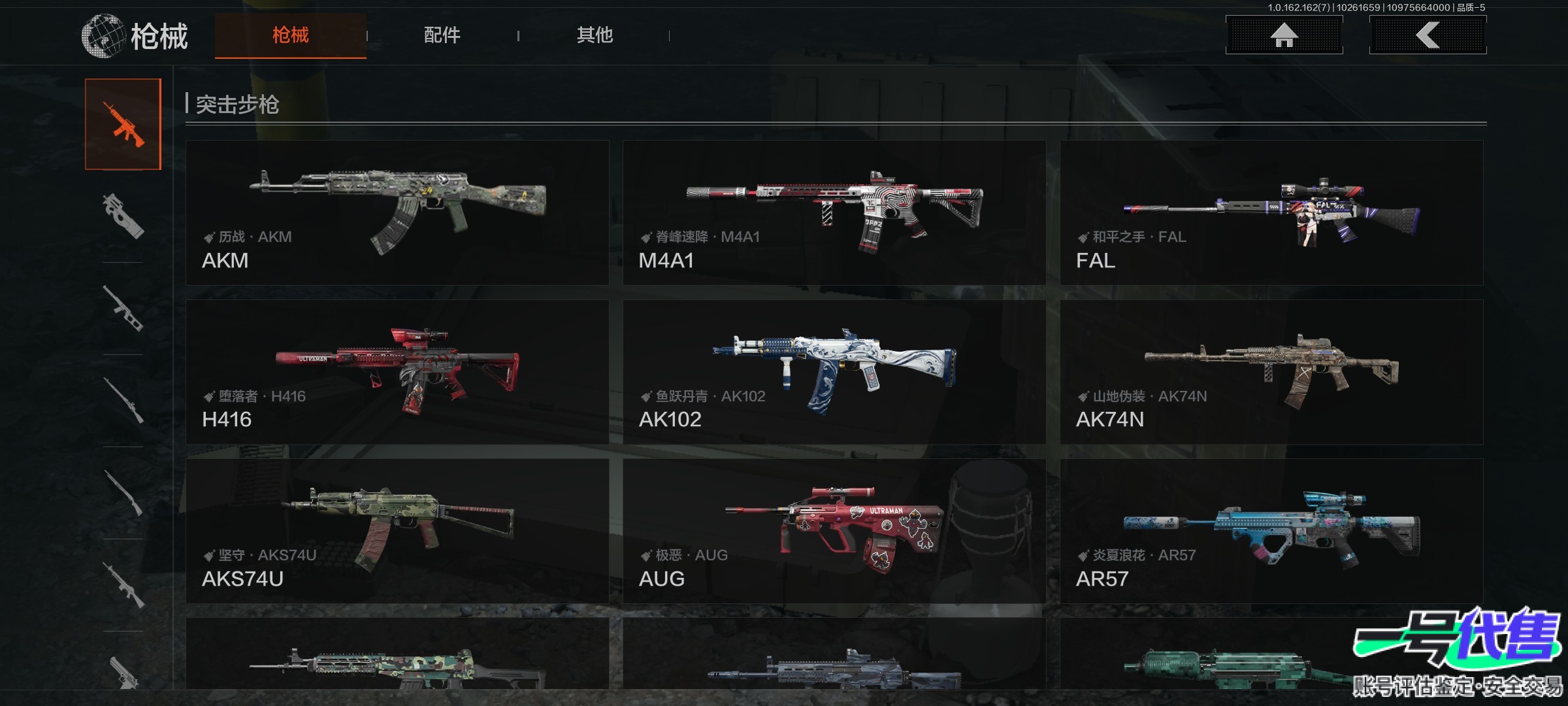
Task: Click the back arrow button
Action: [1428, 35]
